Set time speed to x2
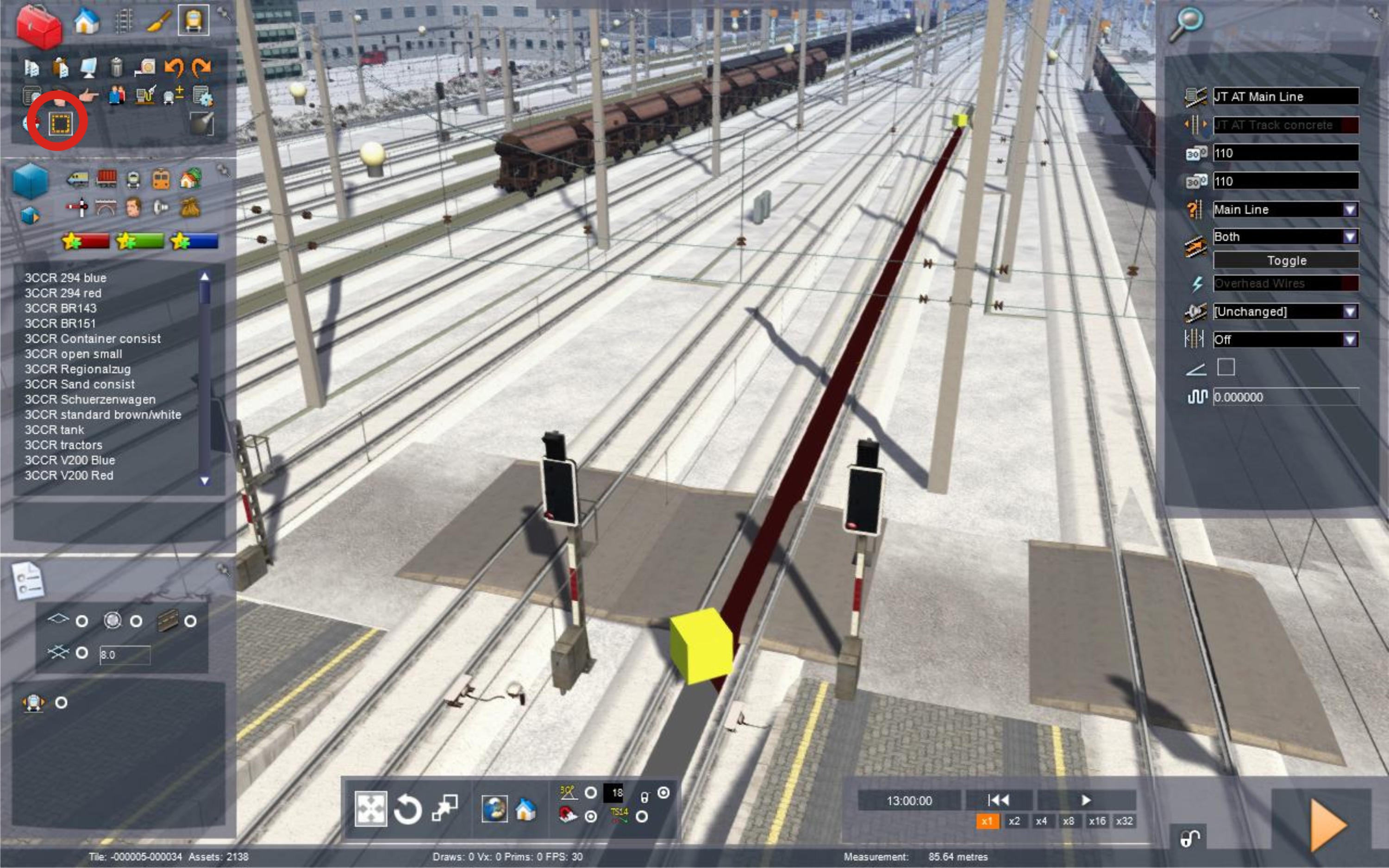 (x=1014, y=822)
